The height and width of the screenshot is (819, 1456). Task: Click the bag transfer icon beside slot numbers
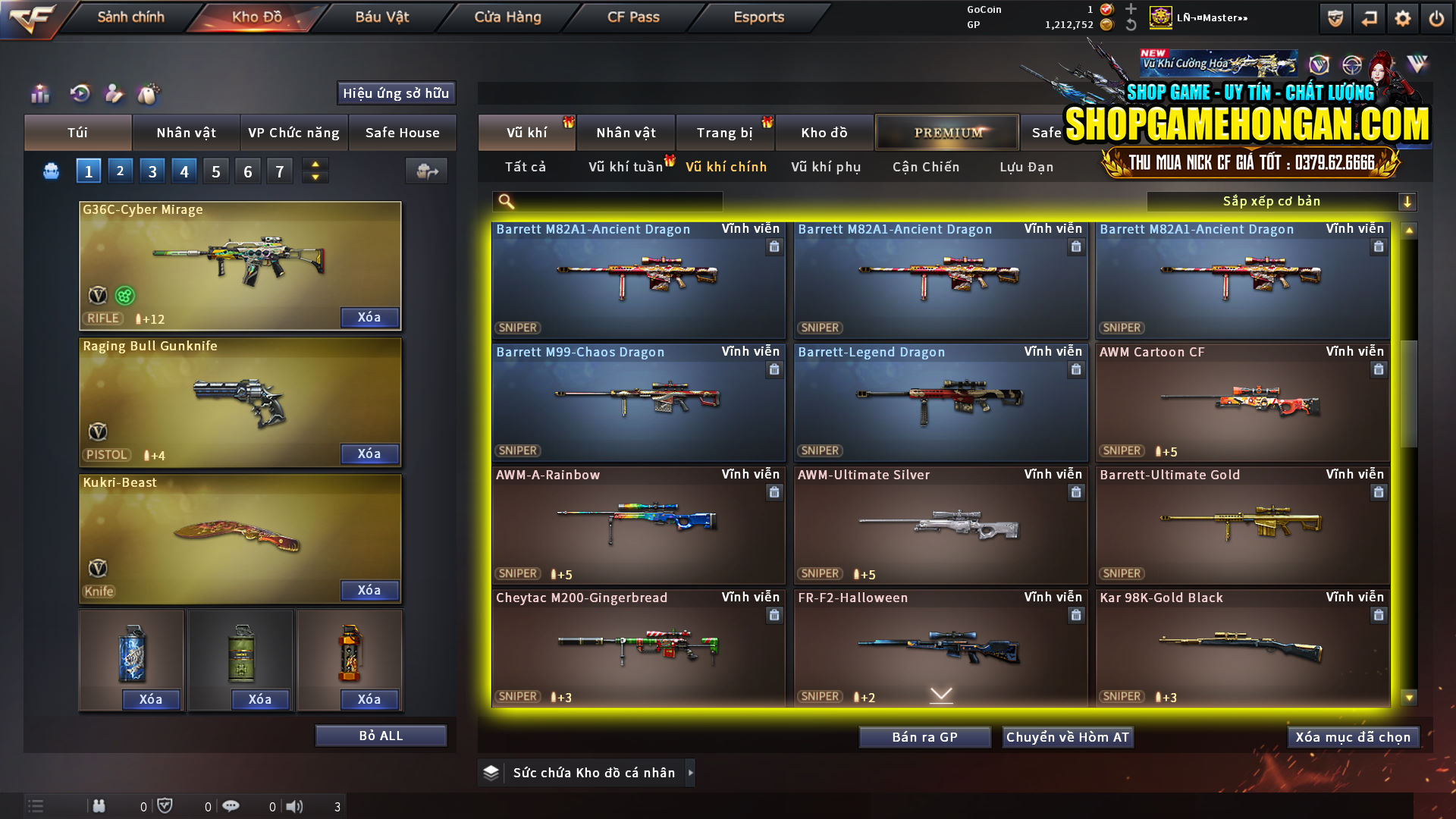(x=425, y=171)
